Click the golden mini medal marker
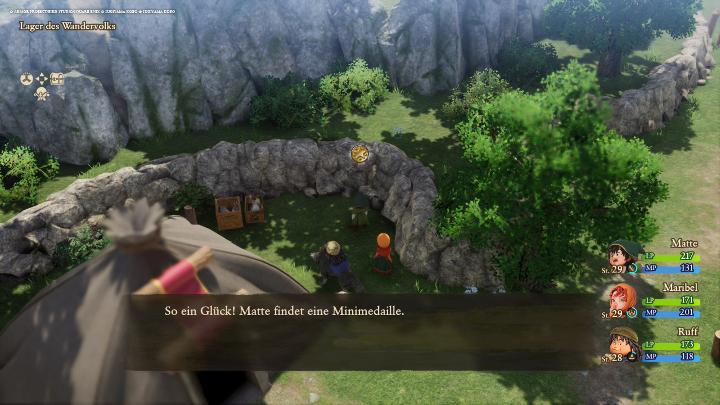Viewport: 720px width, 405px height. pos(360,153)
